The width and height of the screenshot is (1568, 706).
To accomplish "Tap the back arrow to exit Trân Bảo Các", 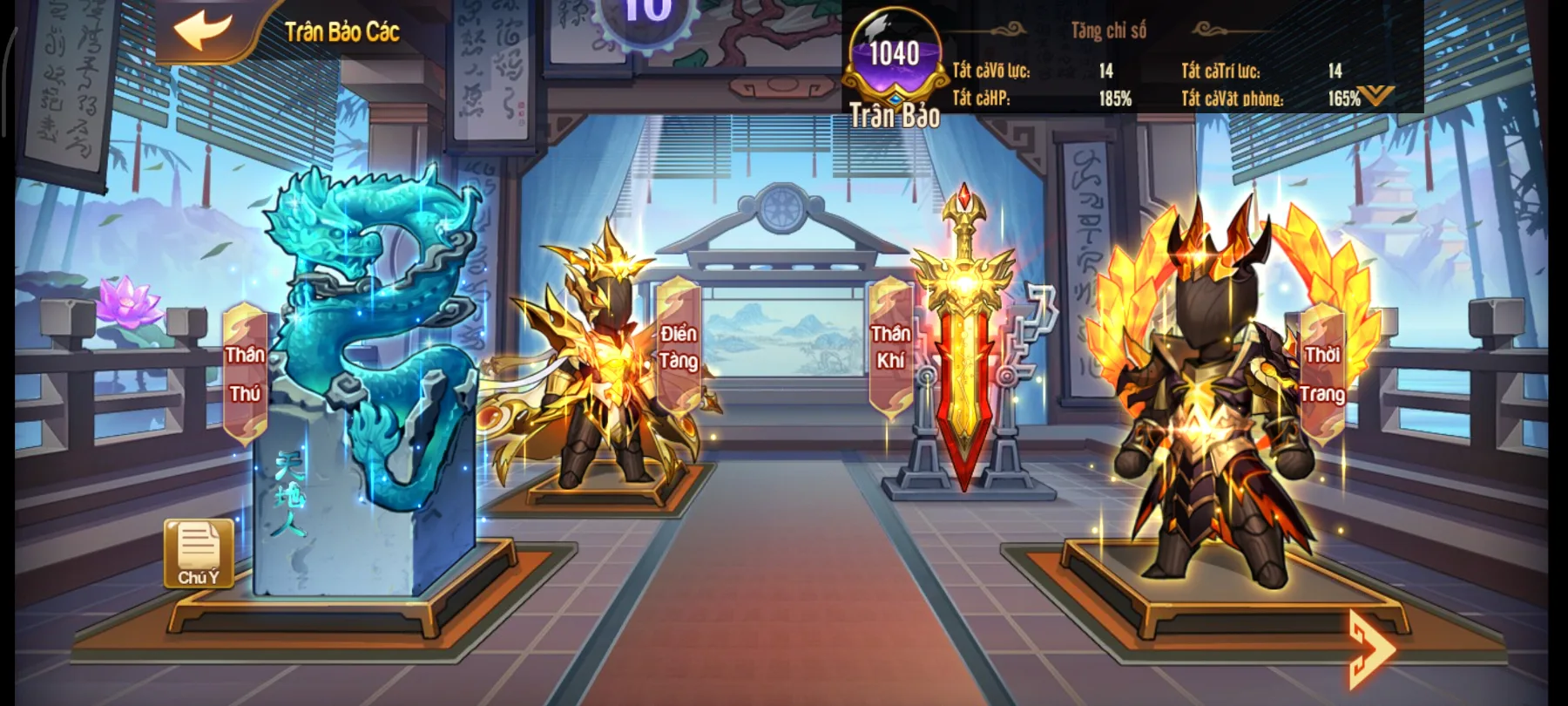I will pos(201,32).
